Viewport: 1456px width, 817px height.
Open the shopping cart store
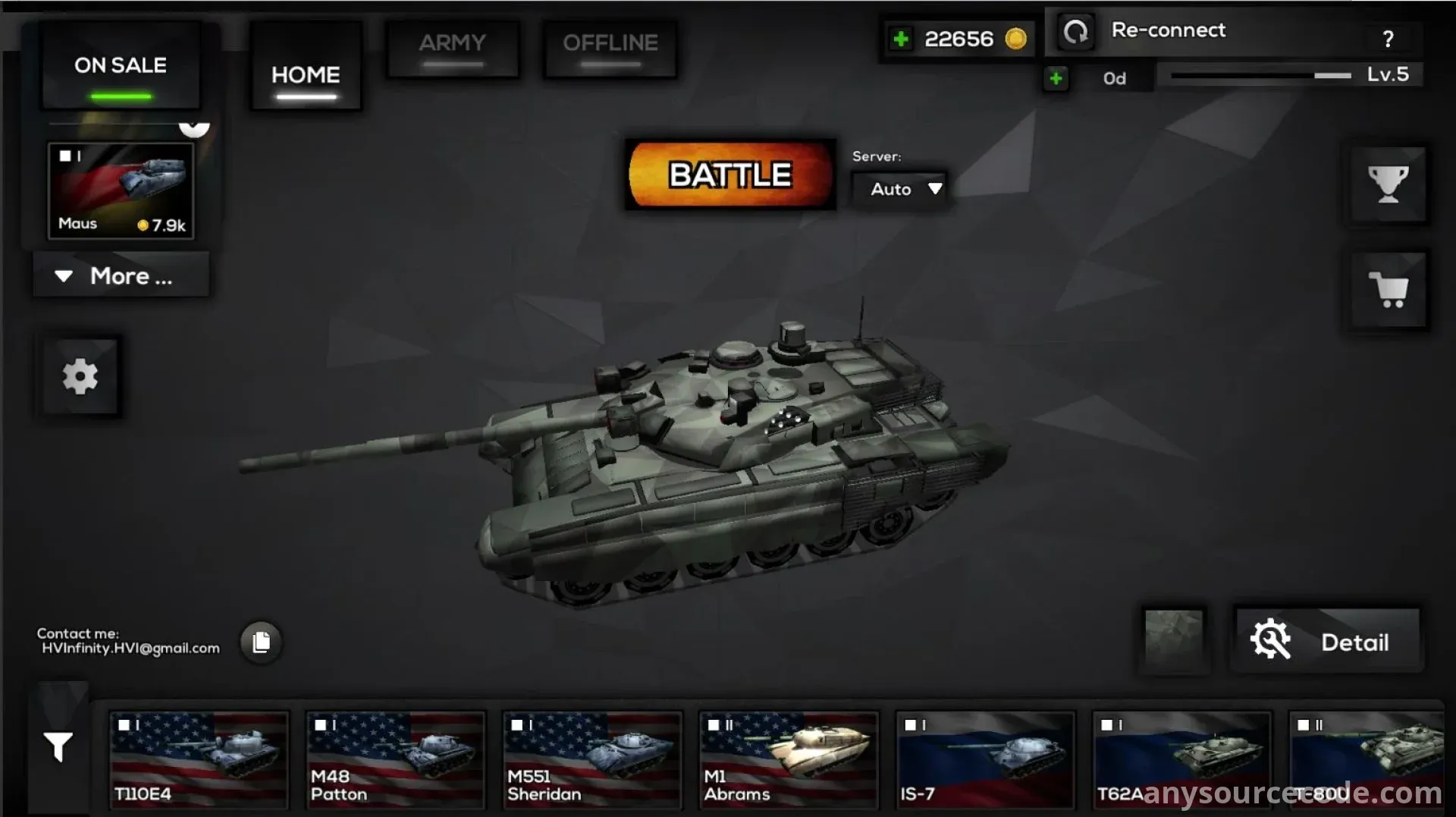point(1388,290)
